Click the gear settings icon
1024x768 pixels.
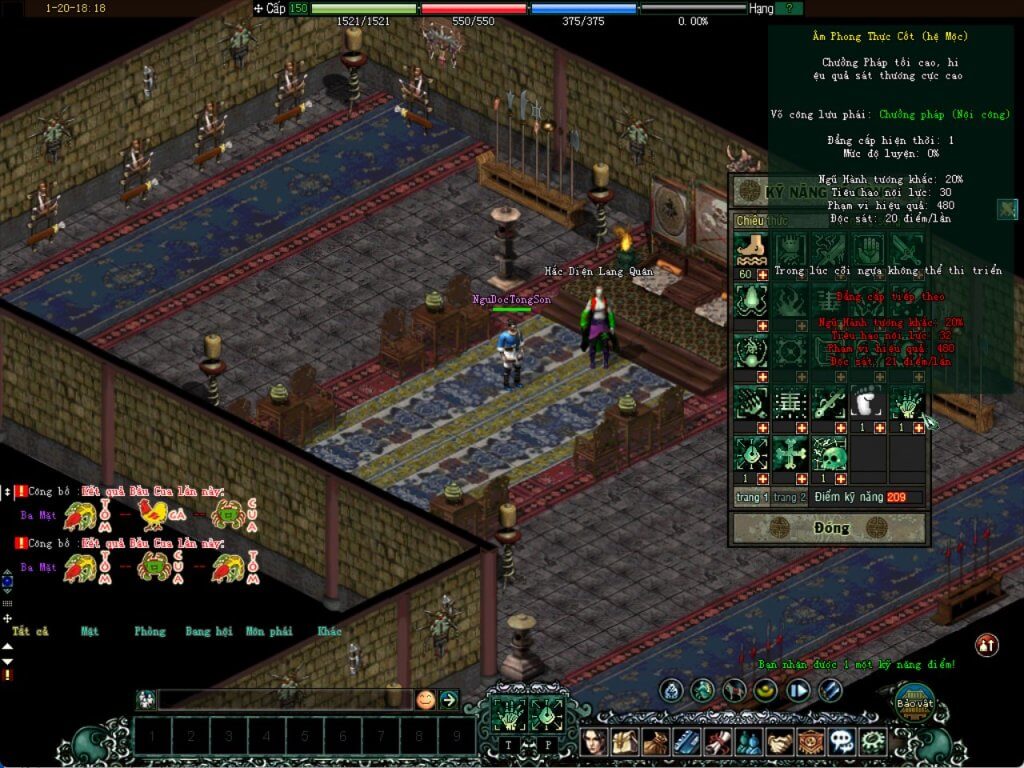(873, 741)
